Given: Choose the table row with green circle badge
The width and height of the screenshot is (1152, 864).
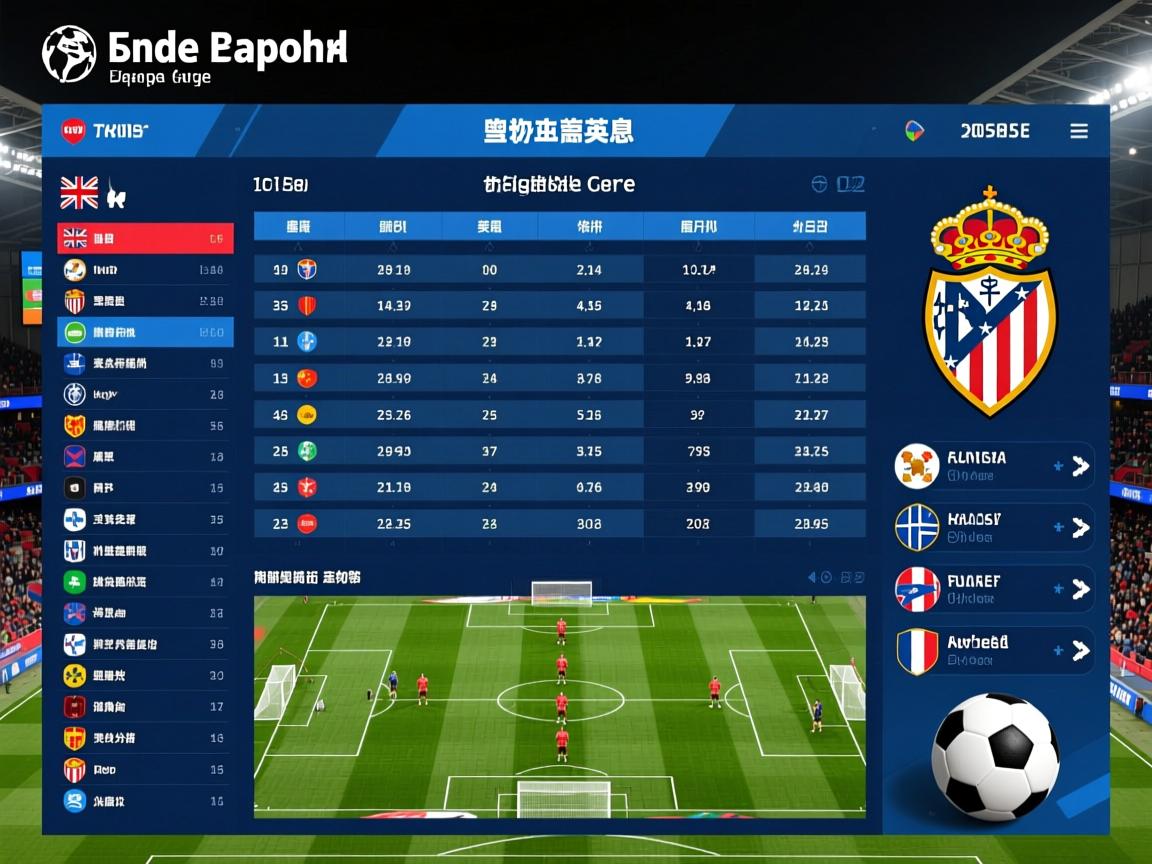Looking at the screenshot, I should (559, 451).
